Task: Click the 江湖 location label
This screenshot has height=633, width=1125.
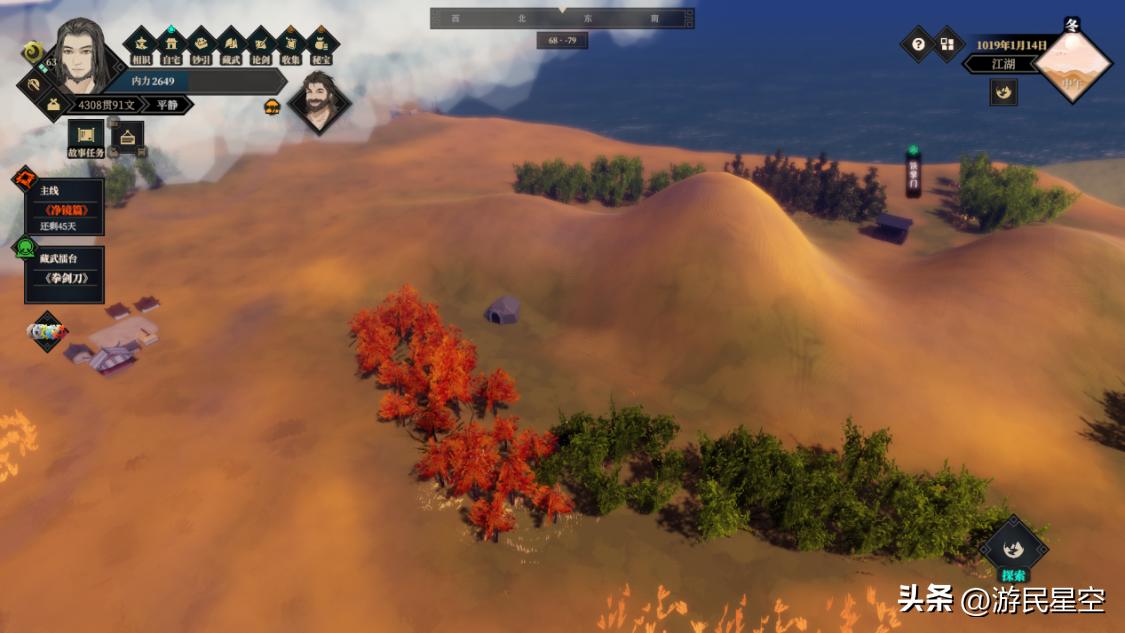Action: [1003, 64]
